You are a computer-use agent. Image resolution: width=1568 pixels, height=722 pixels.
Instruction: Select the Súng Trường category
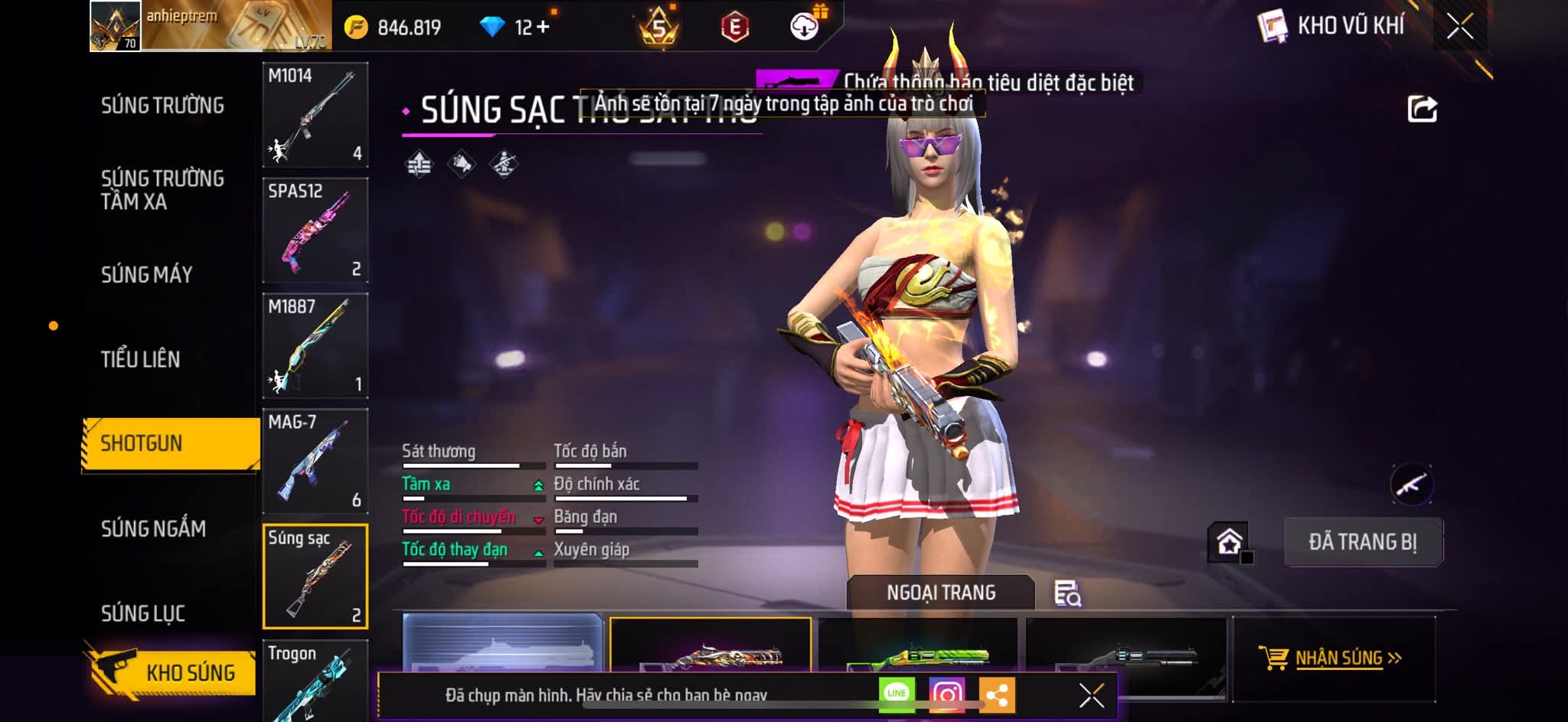point(162,106)
